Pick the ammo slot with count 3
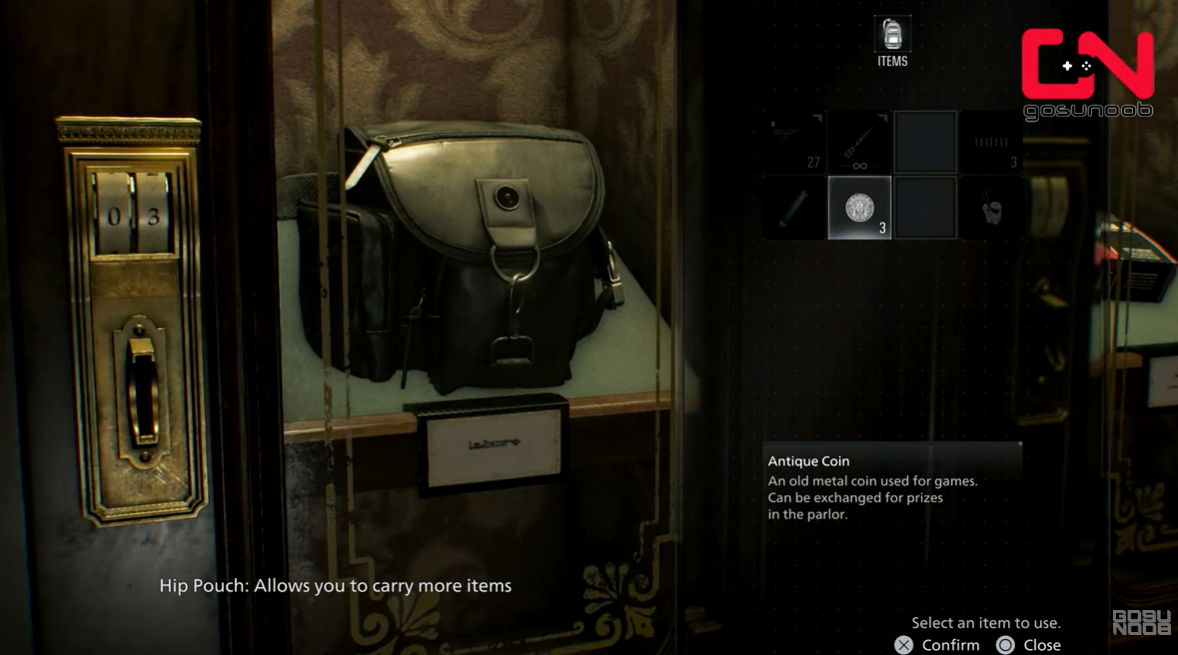 (x=990, y=143)
